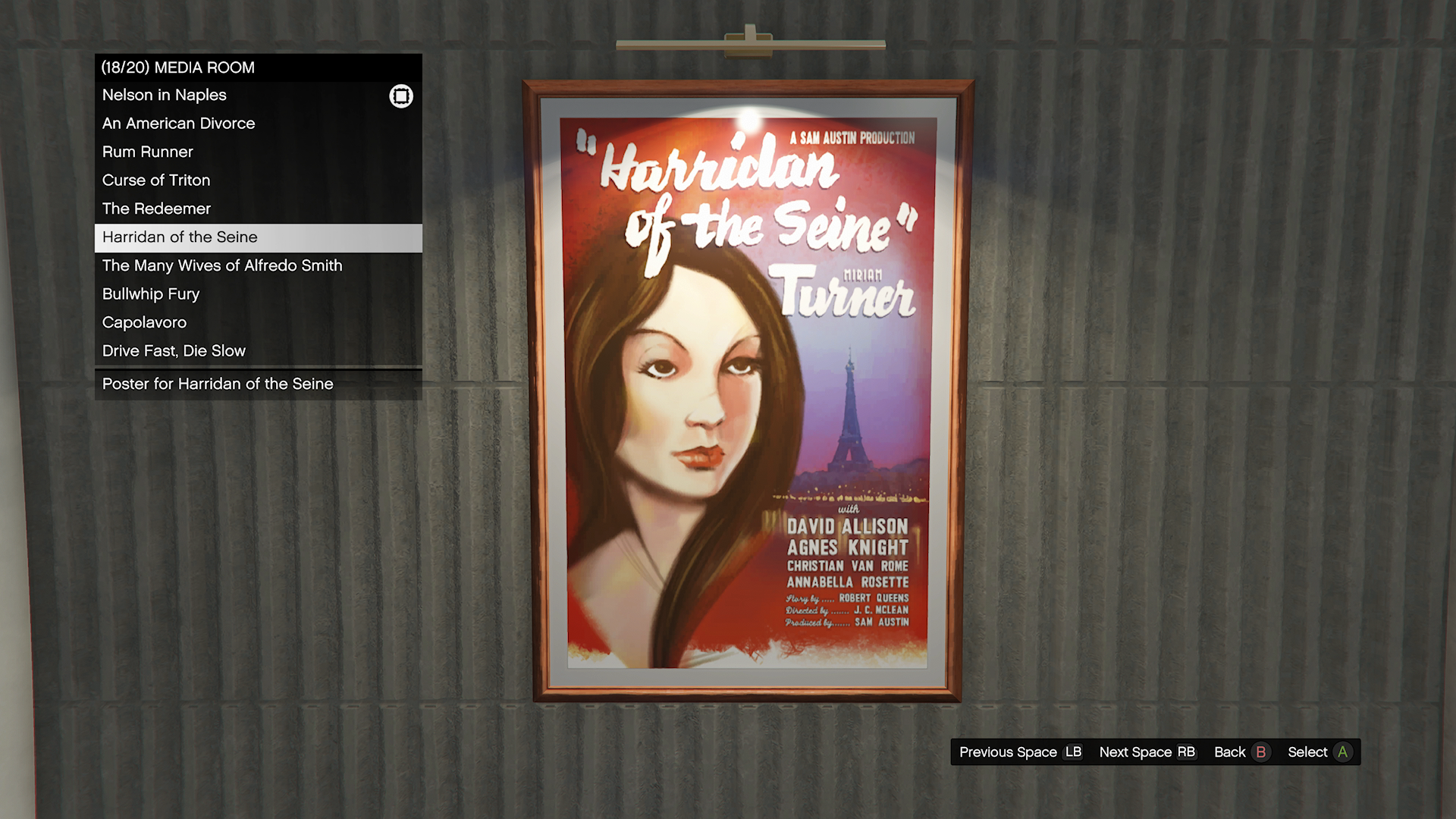Pick the Bullwhip Fury poster
1456x819 pixels.
[151, 294]
